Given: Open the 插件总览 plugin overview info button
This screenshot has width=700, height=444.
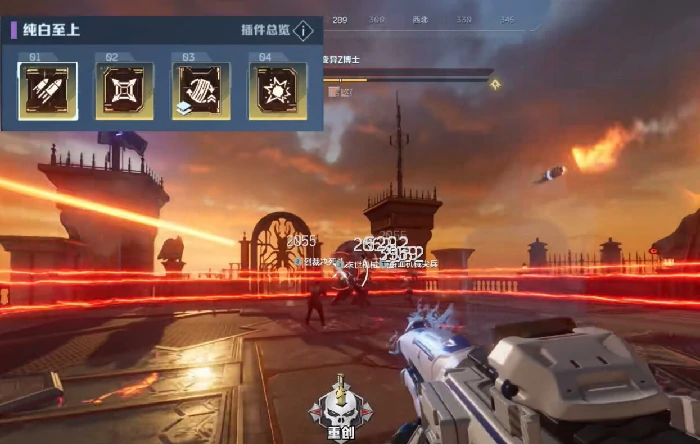Looking at the screenshot, I should [x=304, y=30].
